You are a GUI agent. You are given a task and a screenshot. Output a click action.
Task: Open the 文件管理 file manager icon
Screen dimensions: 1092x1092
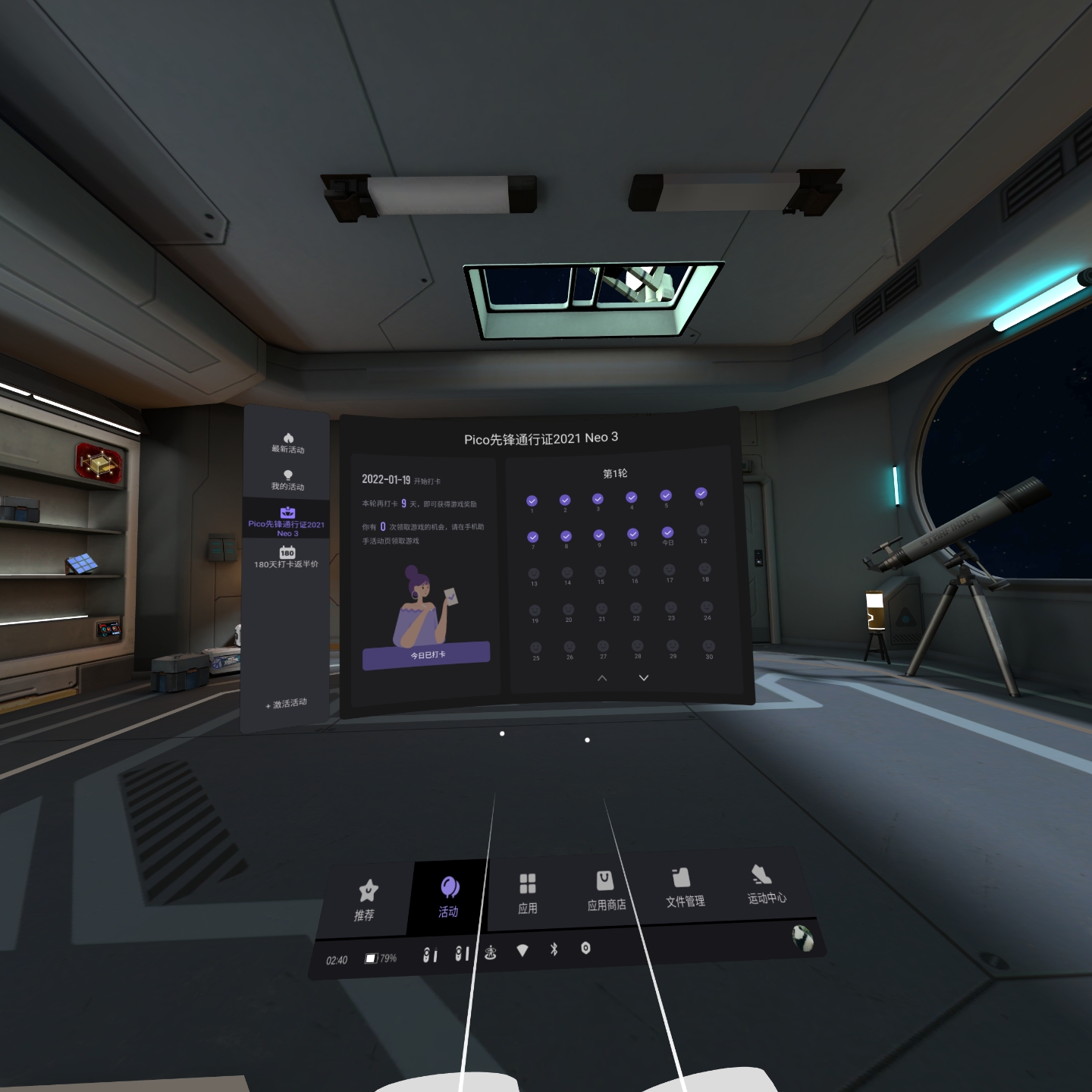click(x=680, y=879)
